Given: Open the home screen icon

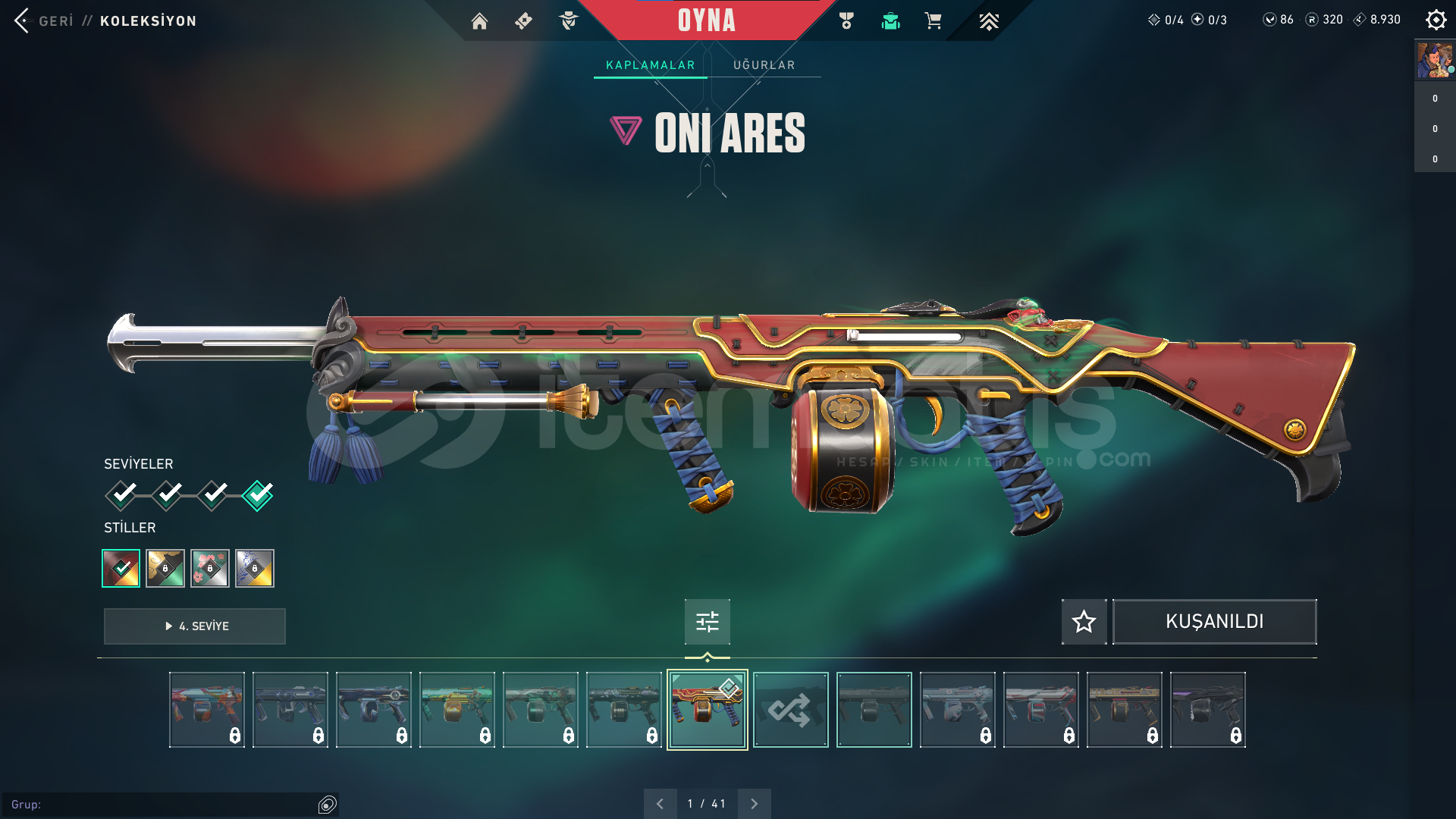Looking at the screenshot, I should pos(479,21).
